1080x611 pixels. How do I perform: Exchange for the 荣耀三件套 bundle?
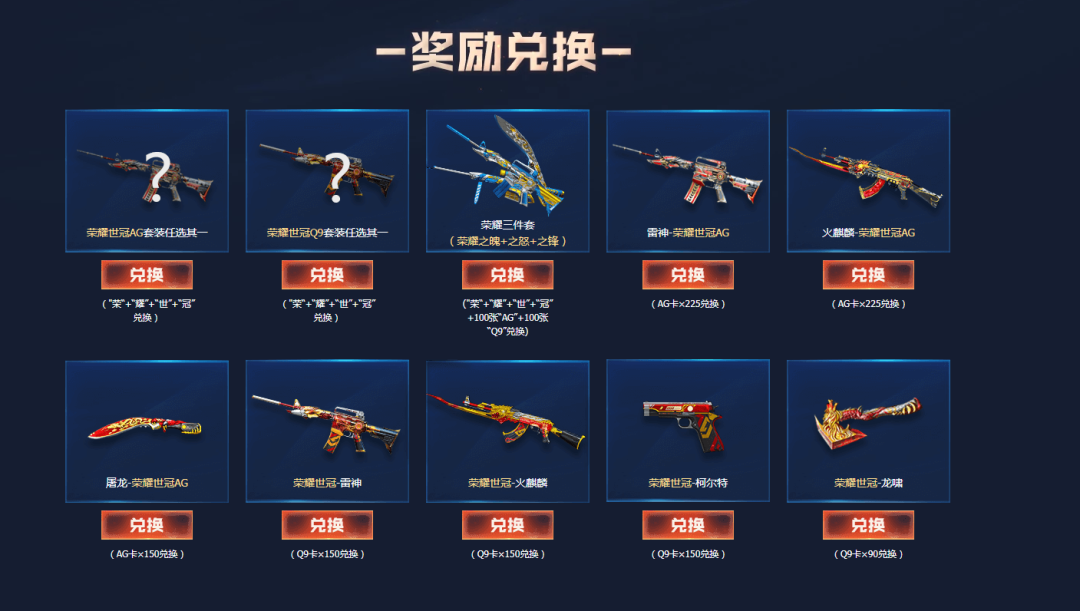point(507,275)
